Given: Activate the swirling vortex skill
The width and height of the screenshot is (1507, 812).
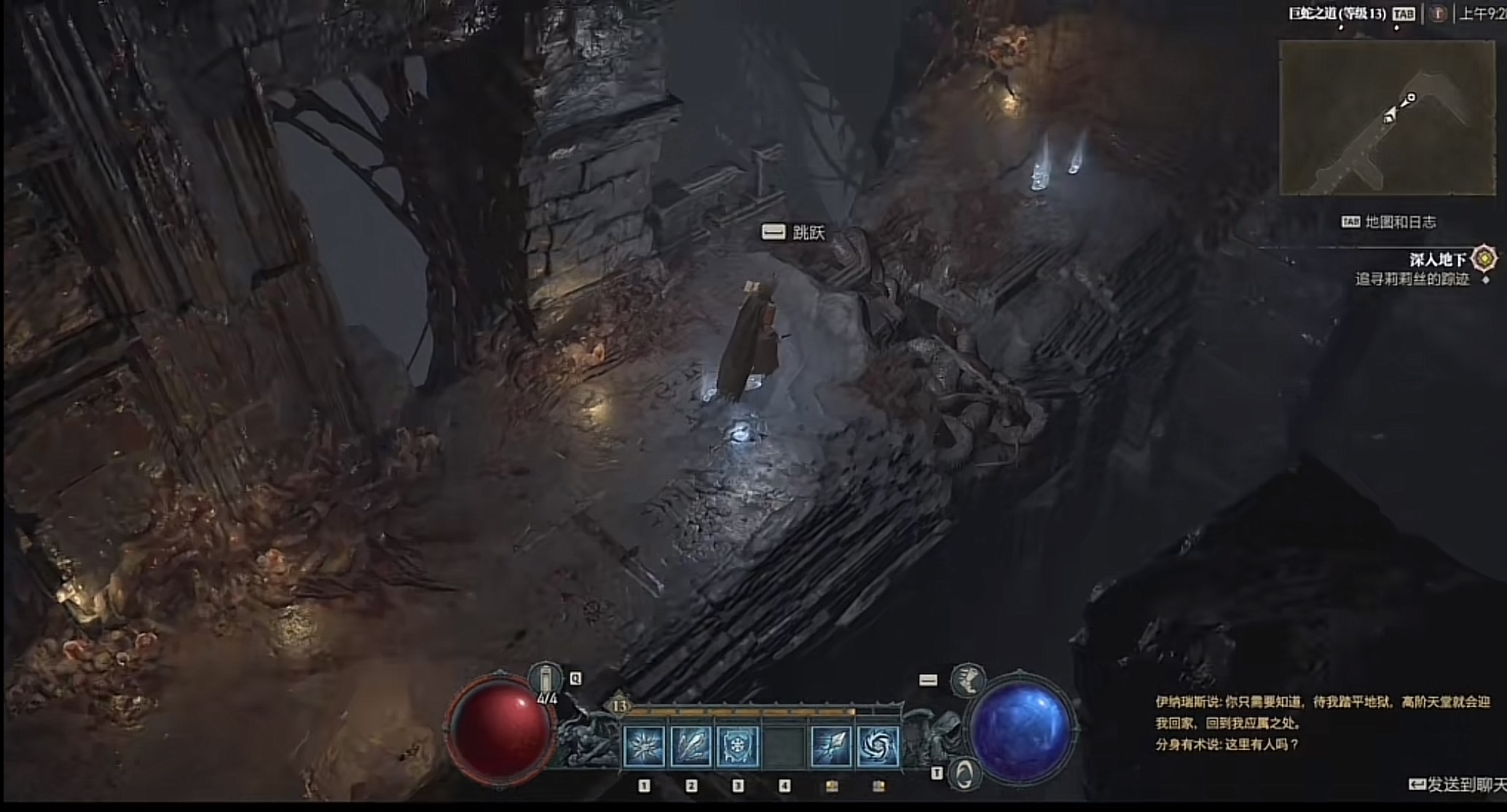Looking at the screenshot, I should 878,746.
